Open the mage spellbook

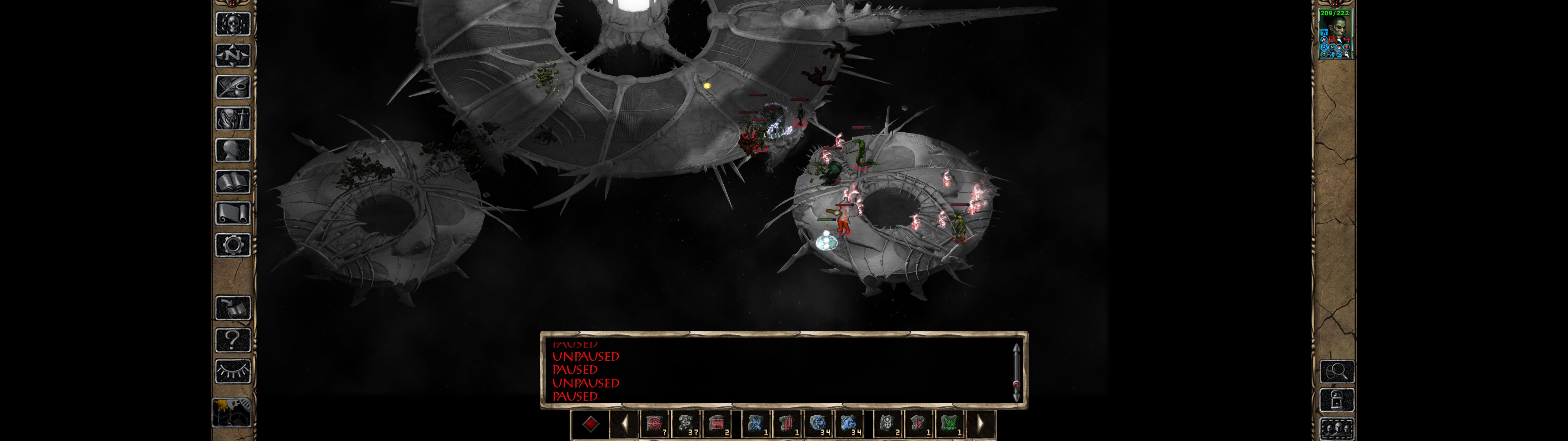click(x=233, y=182)
